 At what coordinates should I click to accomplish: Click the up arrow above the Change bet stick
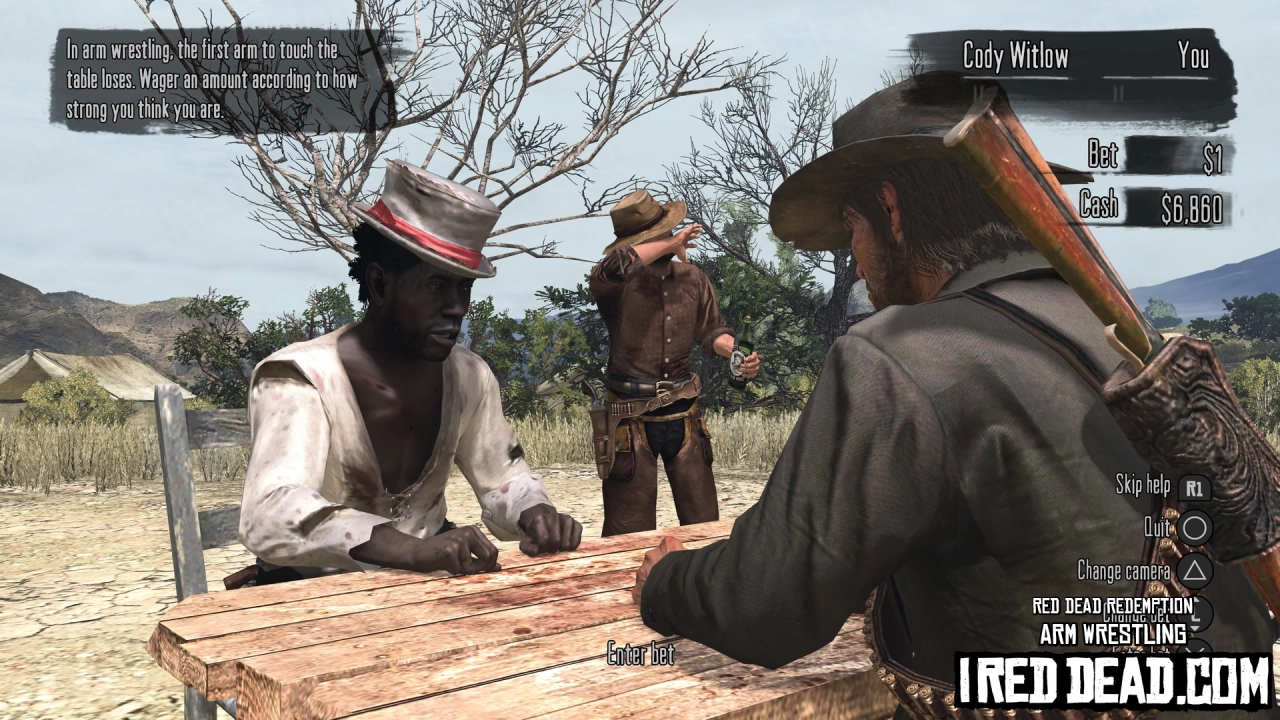point(1194,601)
